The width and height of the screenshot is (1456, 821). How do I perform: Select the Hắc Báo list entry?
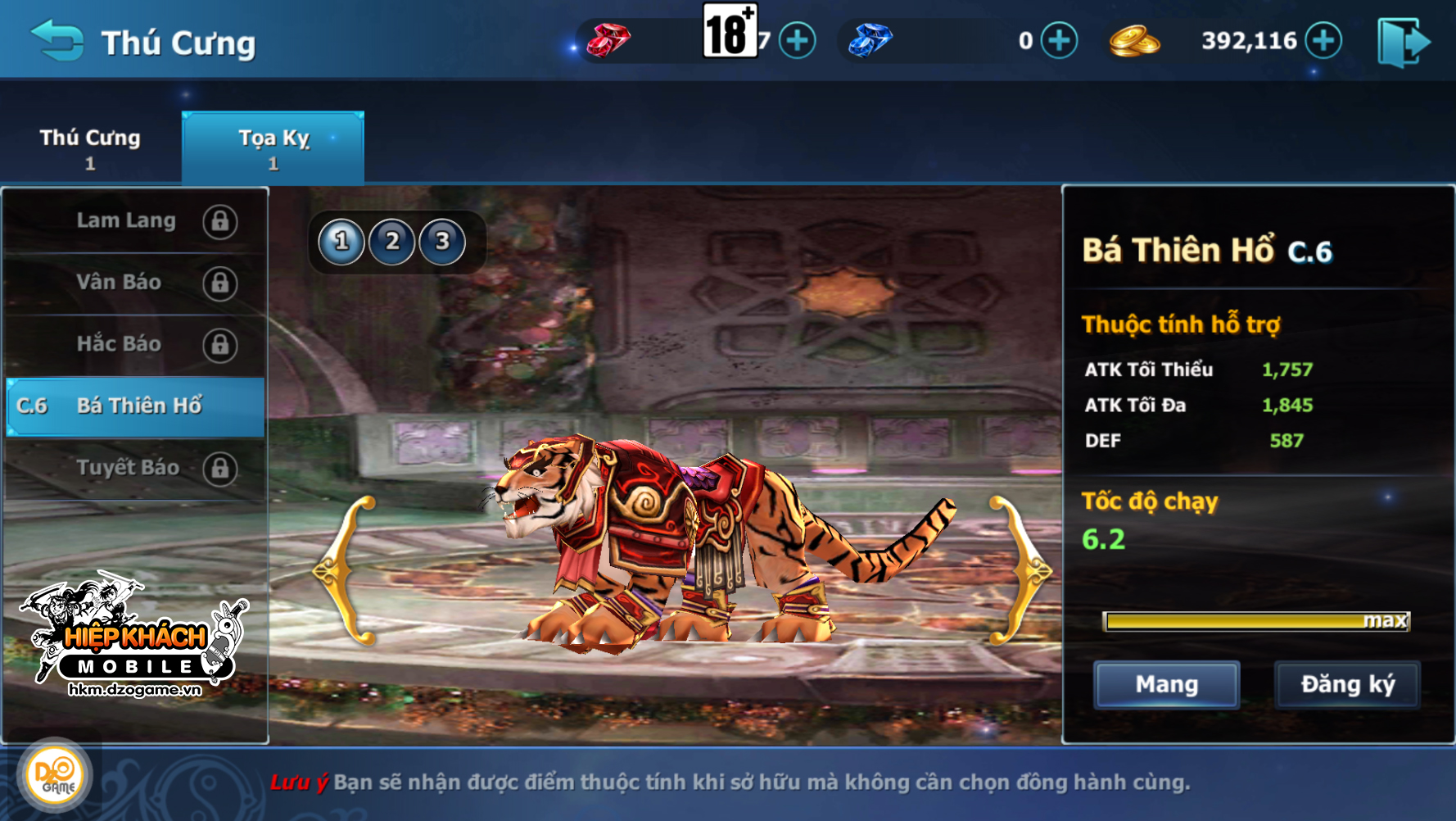(135, 344)
